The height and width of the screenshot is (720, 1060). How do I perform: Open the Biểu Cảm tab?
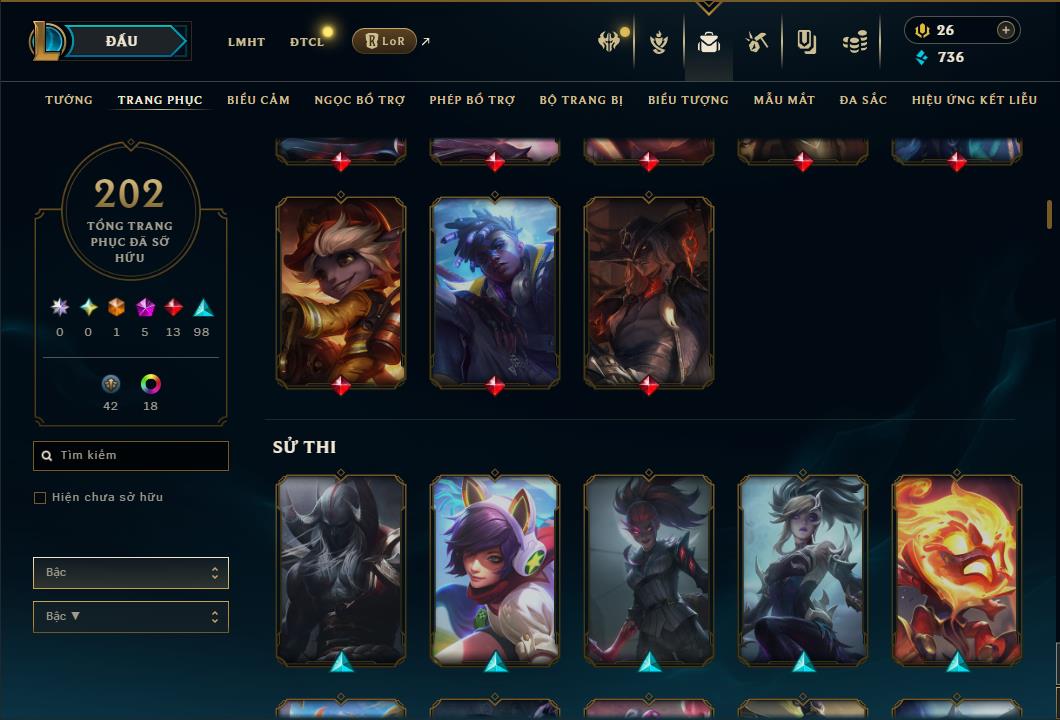[x=258, y=100]
